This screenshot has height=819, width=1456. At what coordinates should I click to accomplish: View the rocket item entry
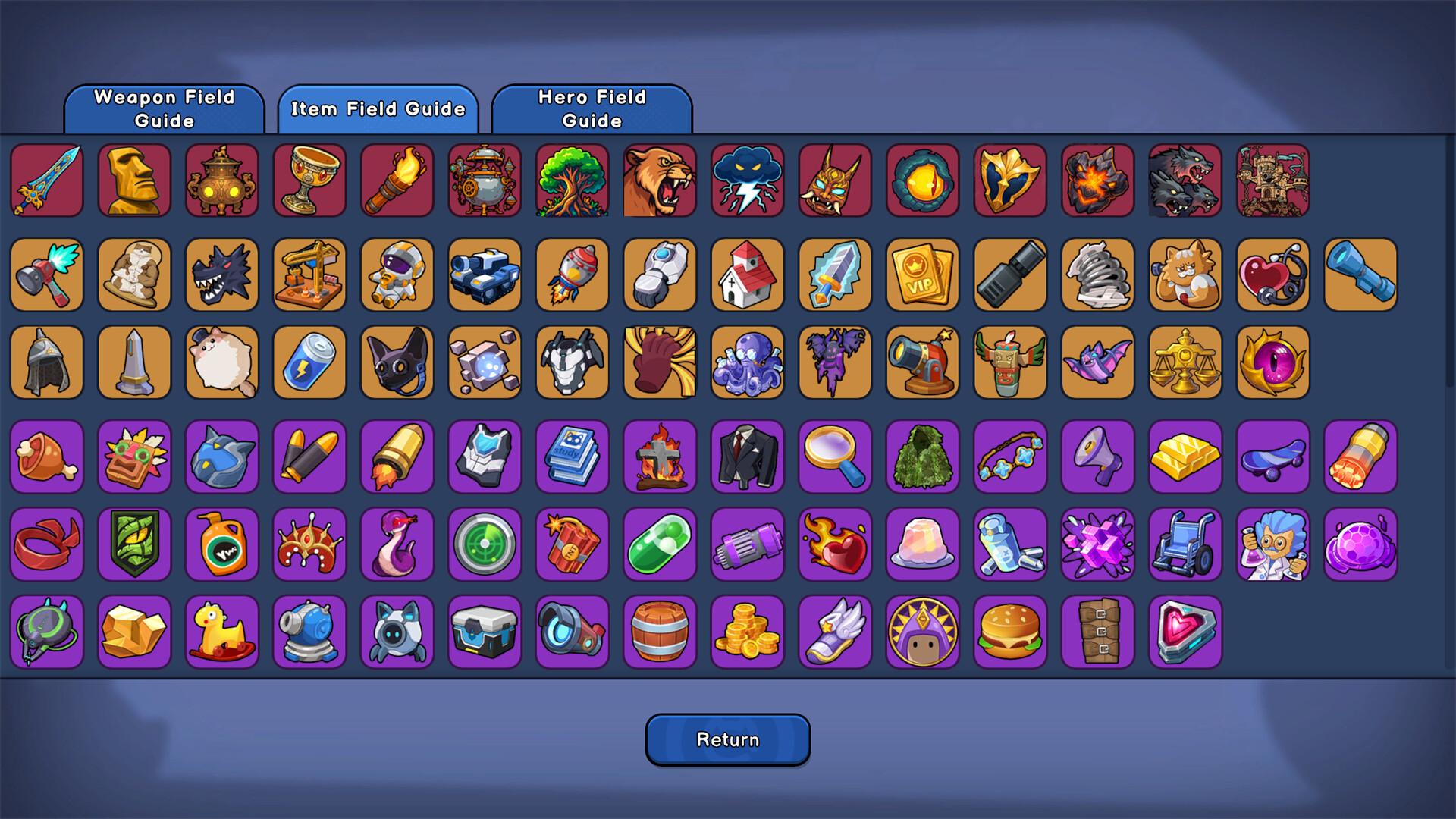click(572, 275)
